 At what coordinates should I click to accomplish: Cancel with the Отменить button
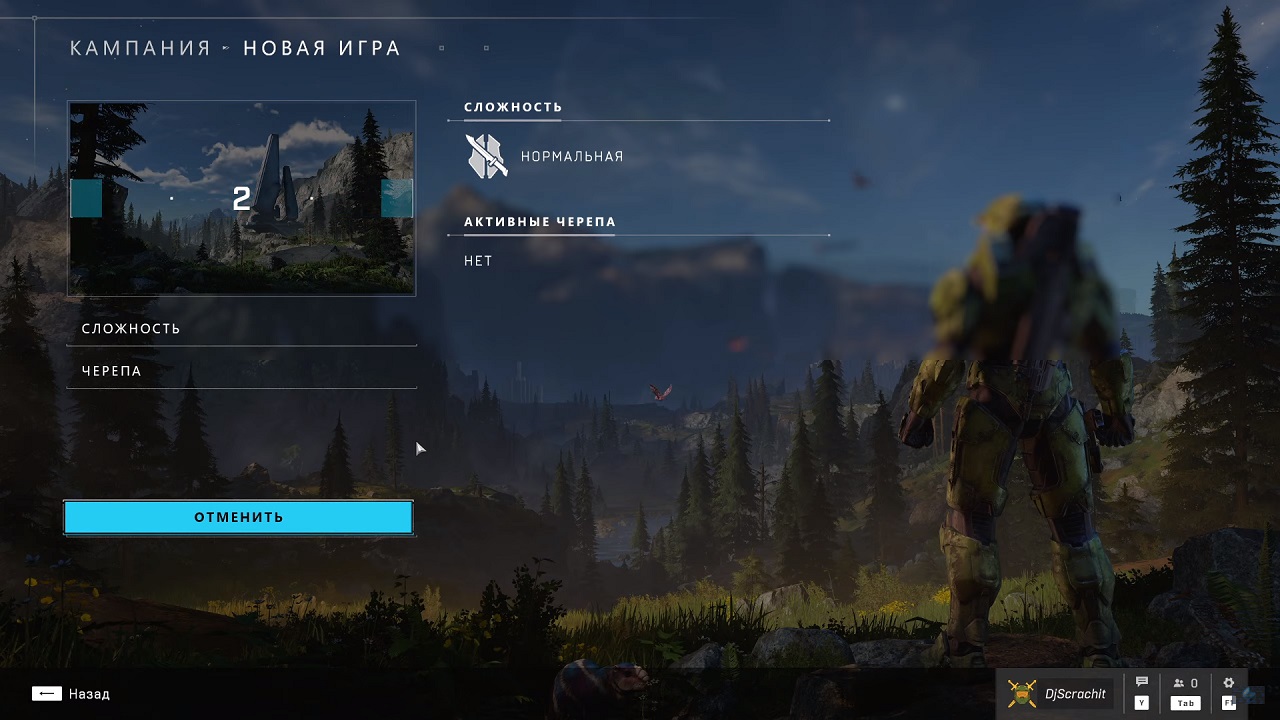tap(238, 517)
